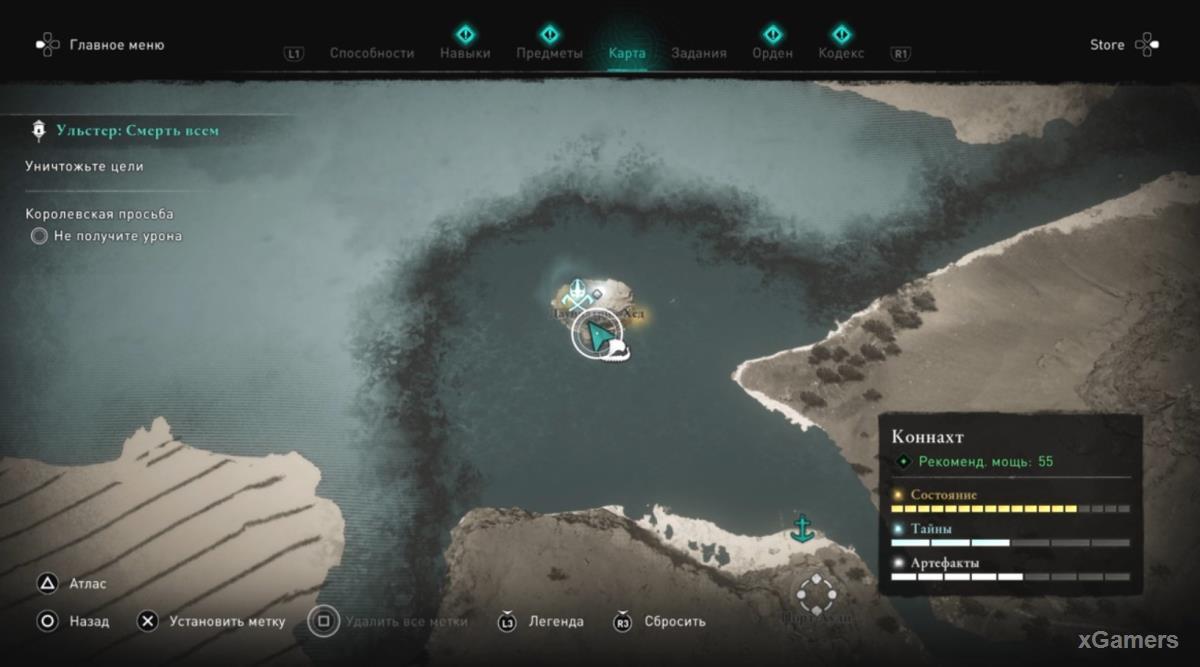
Task: Open Главное меню
Action: click(116, 45)
